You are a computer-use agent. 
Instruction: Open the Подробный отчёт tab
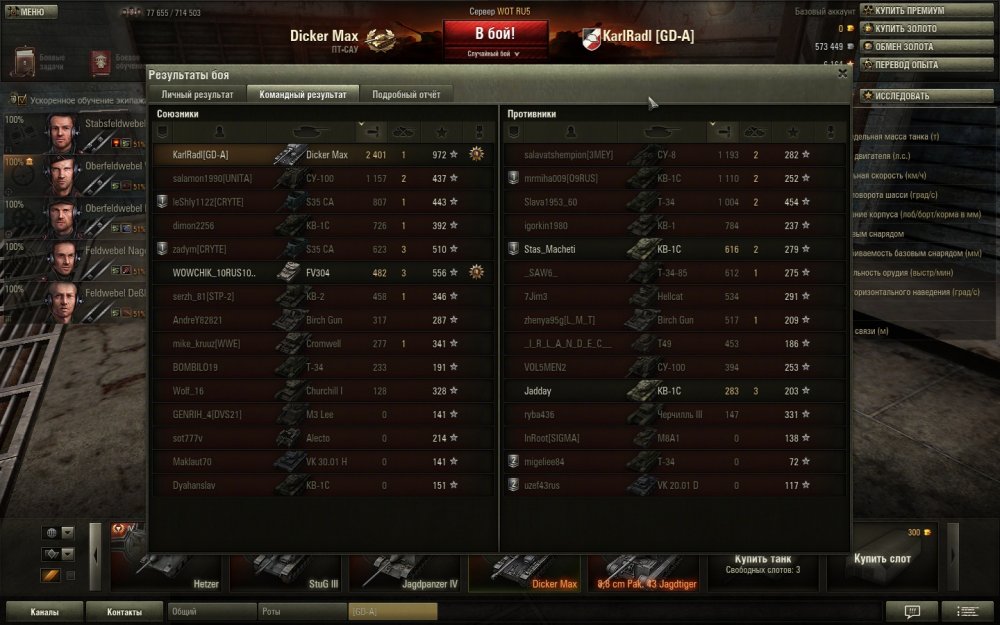[x=405, y=94]
